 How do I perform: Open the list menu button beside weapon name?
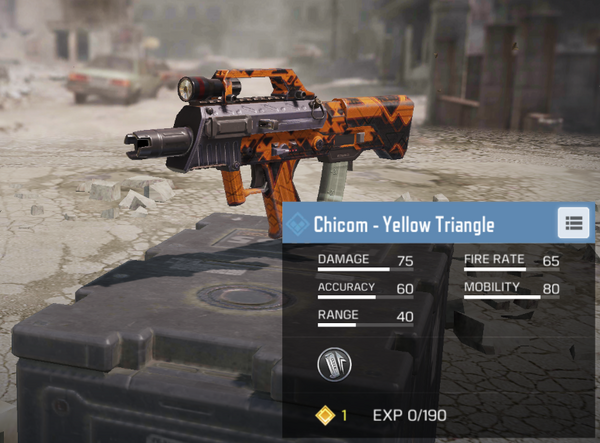[573, 223]
